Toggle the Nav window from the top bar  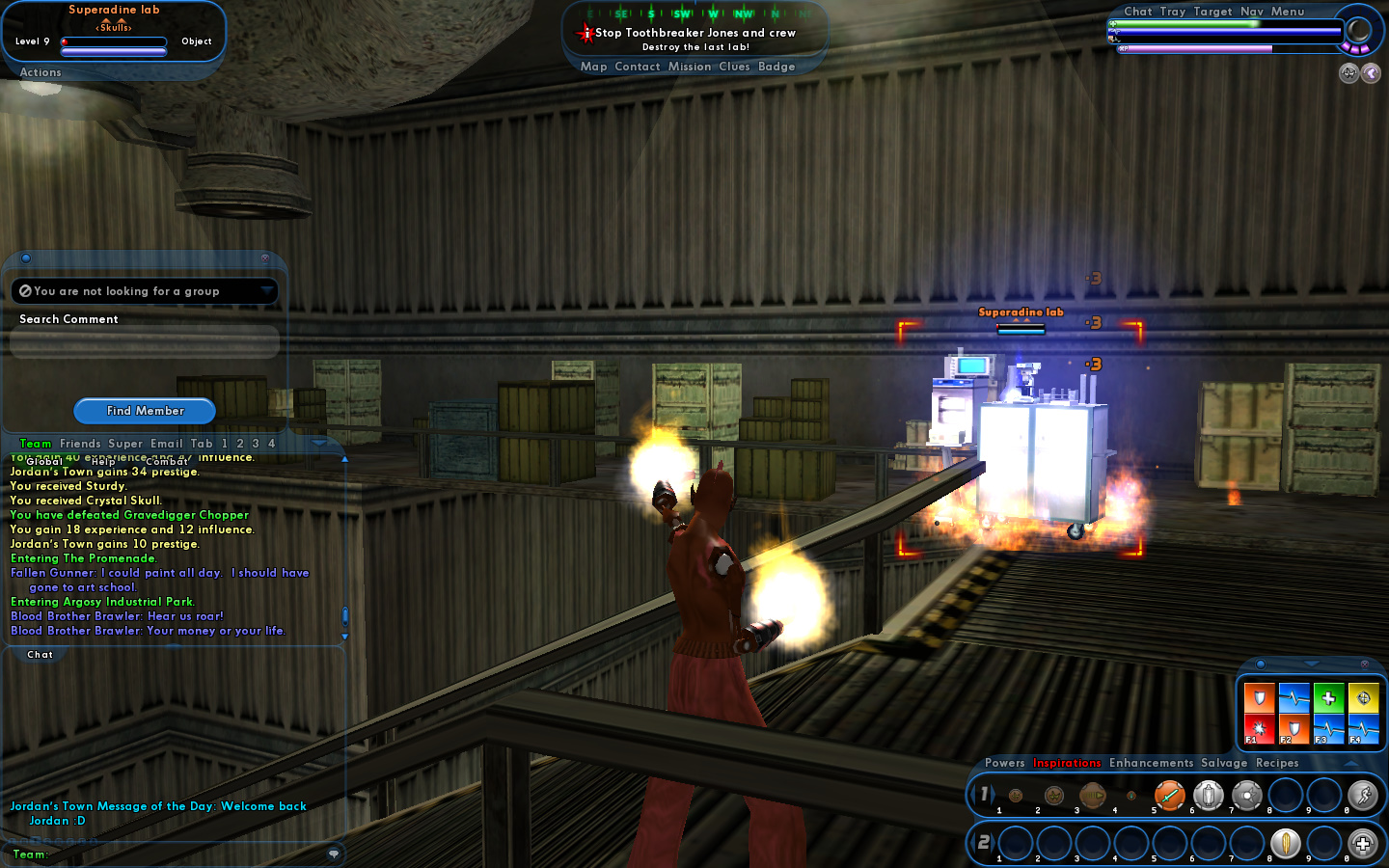pyautogui.click(x=1251, y=12)
